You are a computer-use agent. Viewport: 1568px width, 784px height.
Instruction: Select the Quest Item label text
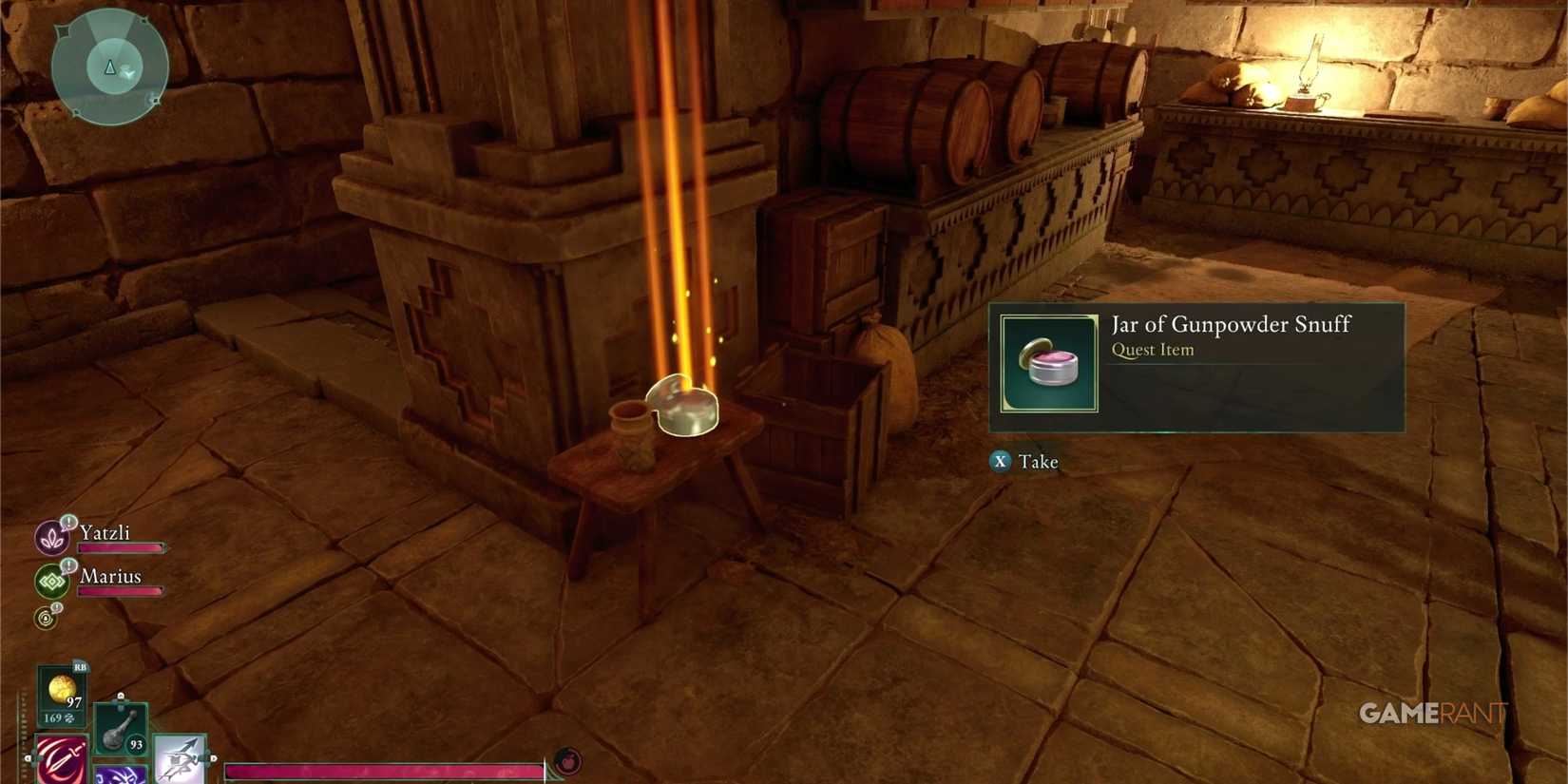1151,350
